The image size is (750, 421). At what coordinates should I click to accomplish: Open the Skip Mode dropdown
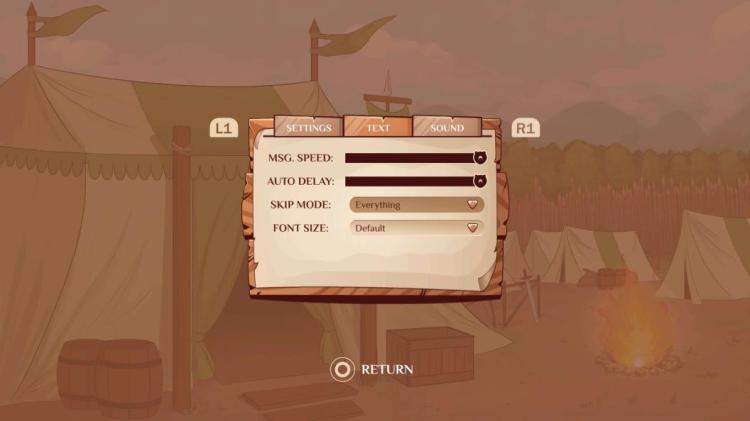pos(416,205)
